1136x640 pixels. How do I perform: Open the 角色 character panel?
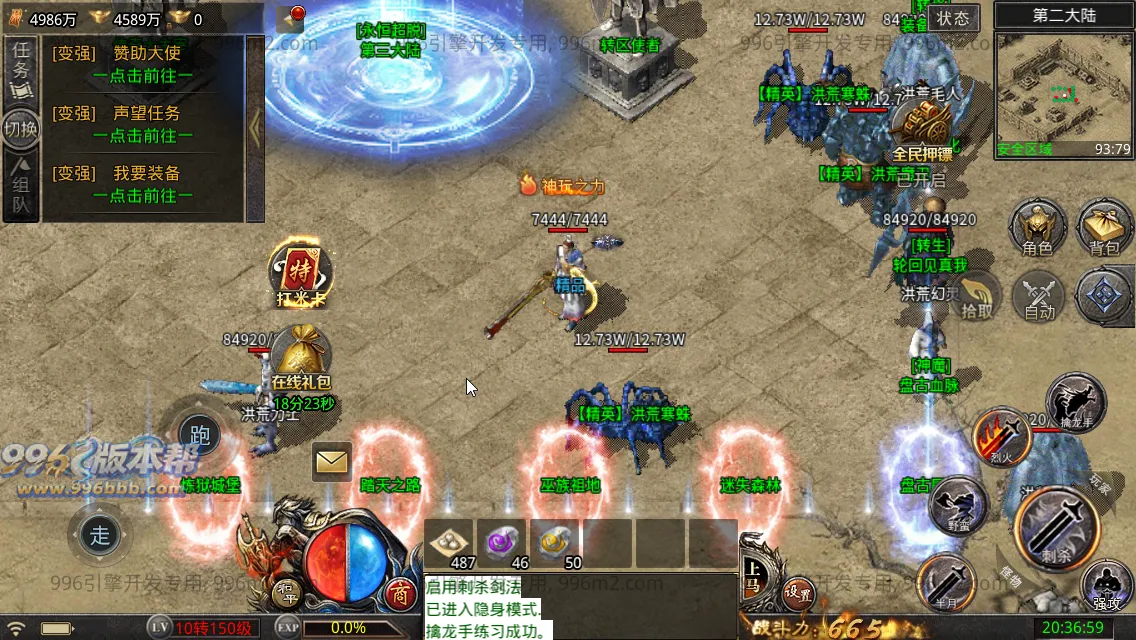point(1037,227)
